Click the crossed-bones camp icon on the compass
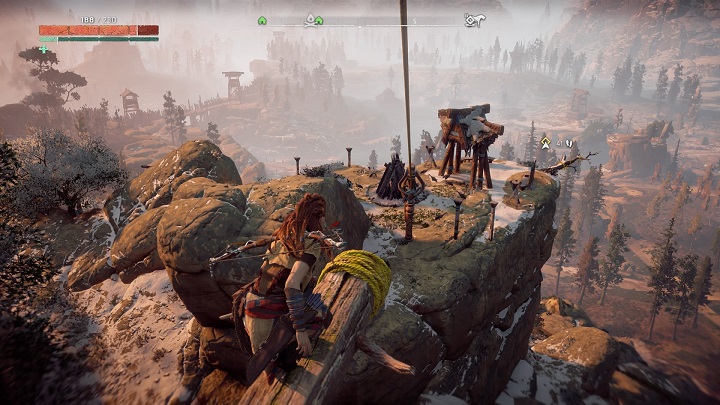Screen dimensions: 720x405 coord(311,19)
